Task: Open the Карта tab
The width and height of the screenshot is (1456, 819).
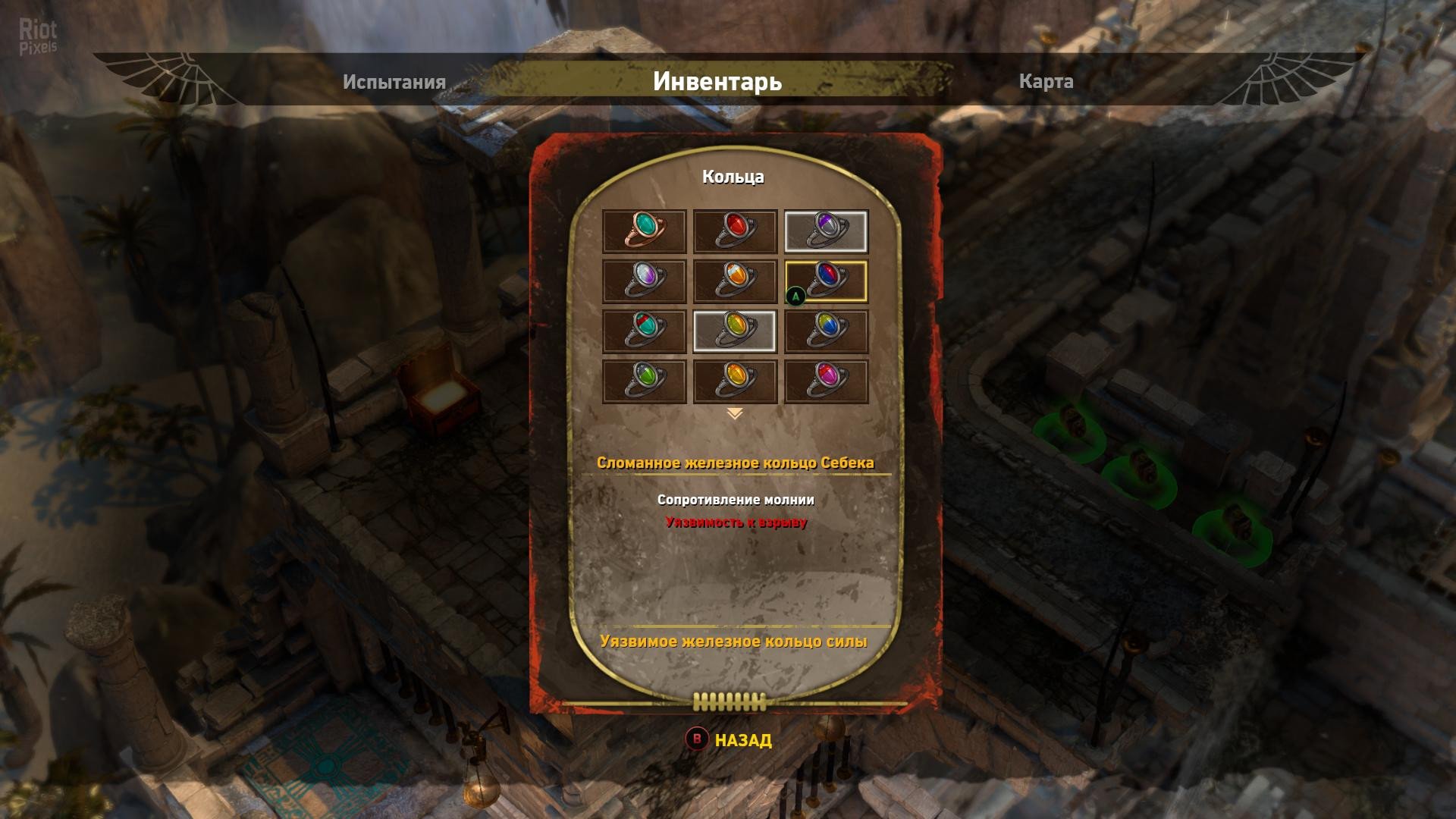Action: (x=1046, y=82)
